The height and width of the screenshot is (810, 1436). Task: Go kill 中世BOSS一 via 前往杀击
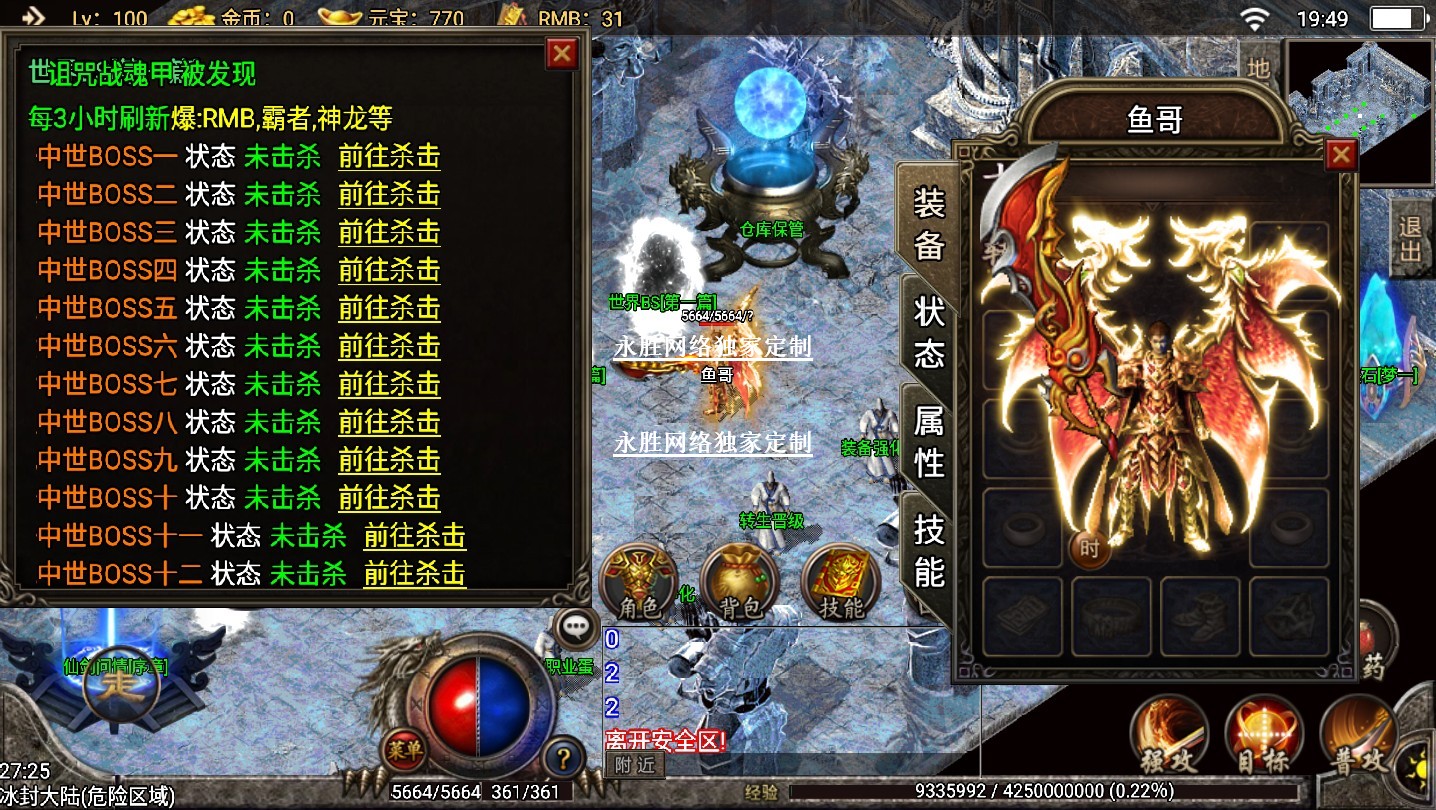coord(389,157)
